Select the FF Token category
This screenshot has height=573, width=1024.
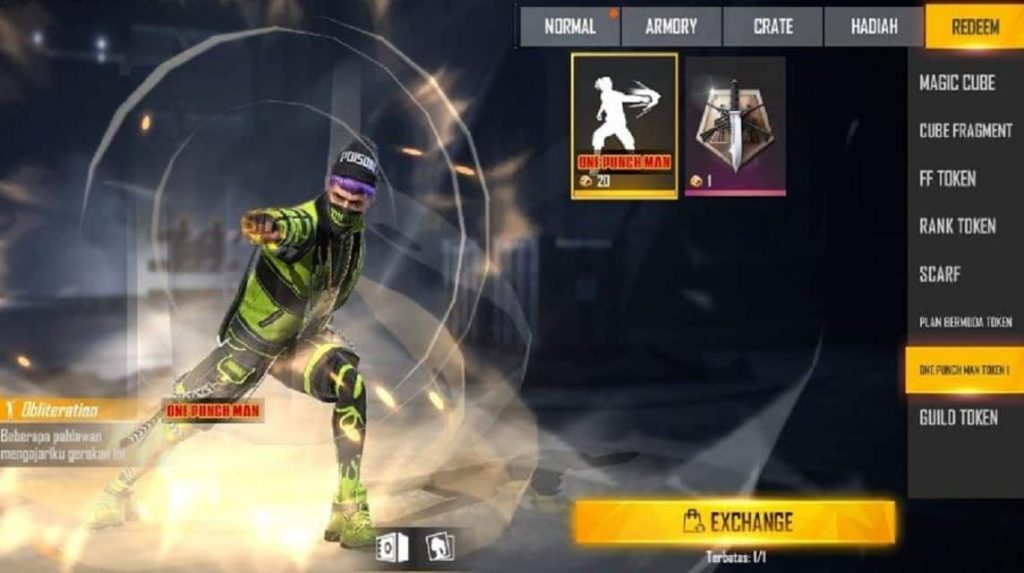coord(947,179)
